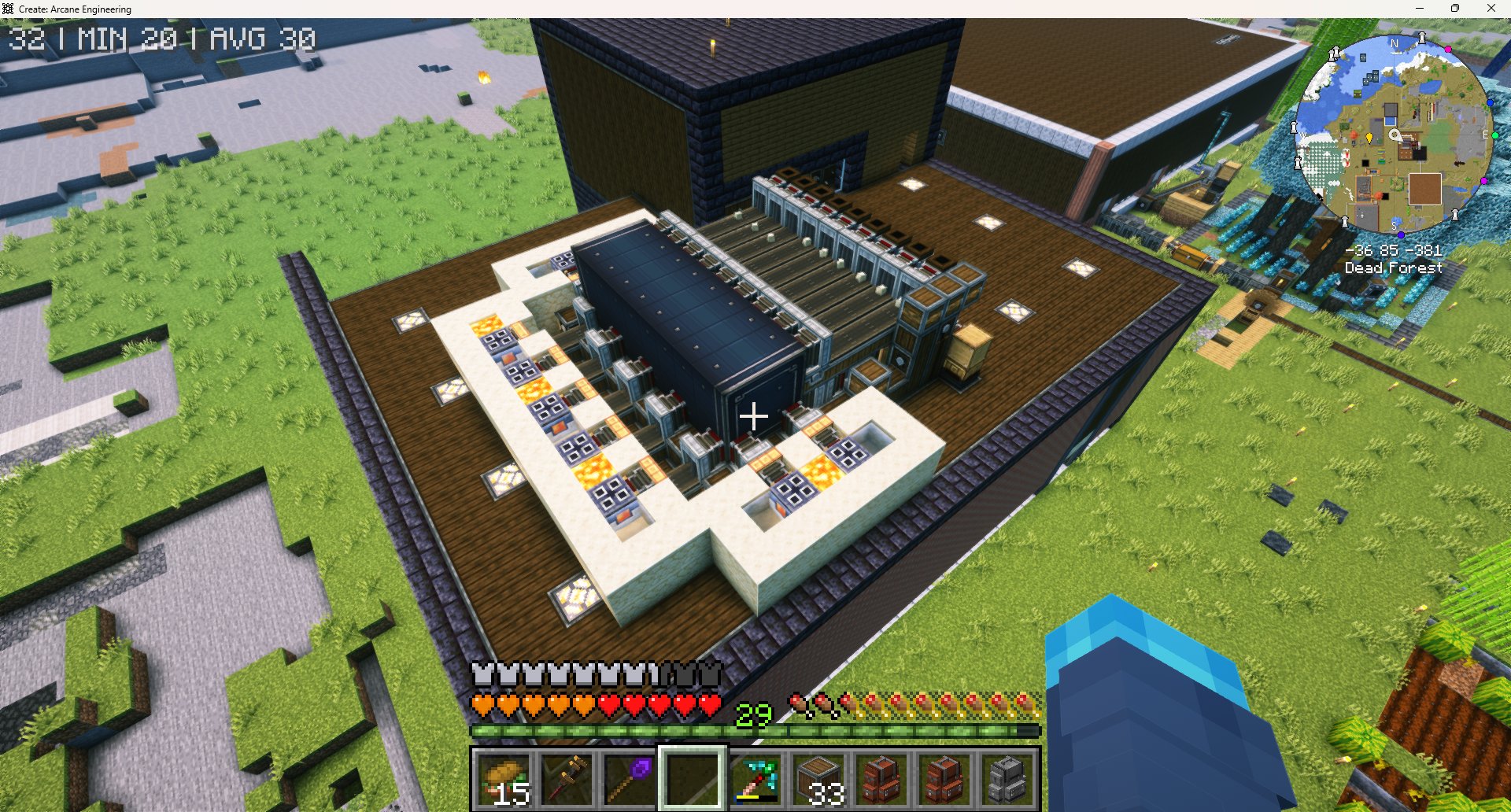Select the gold-tipped wrench tool slot

pyautogui.click(x=568, y=778)
